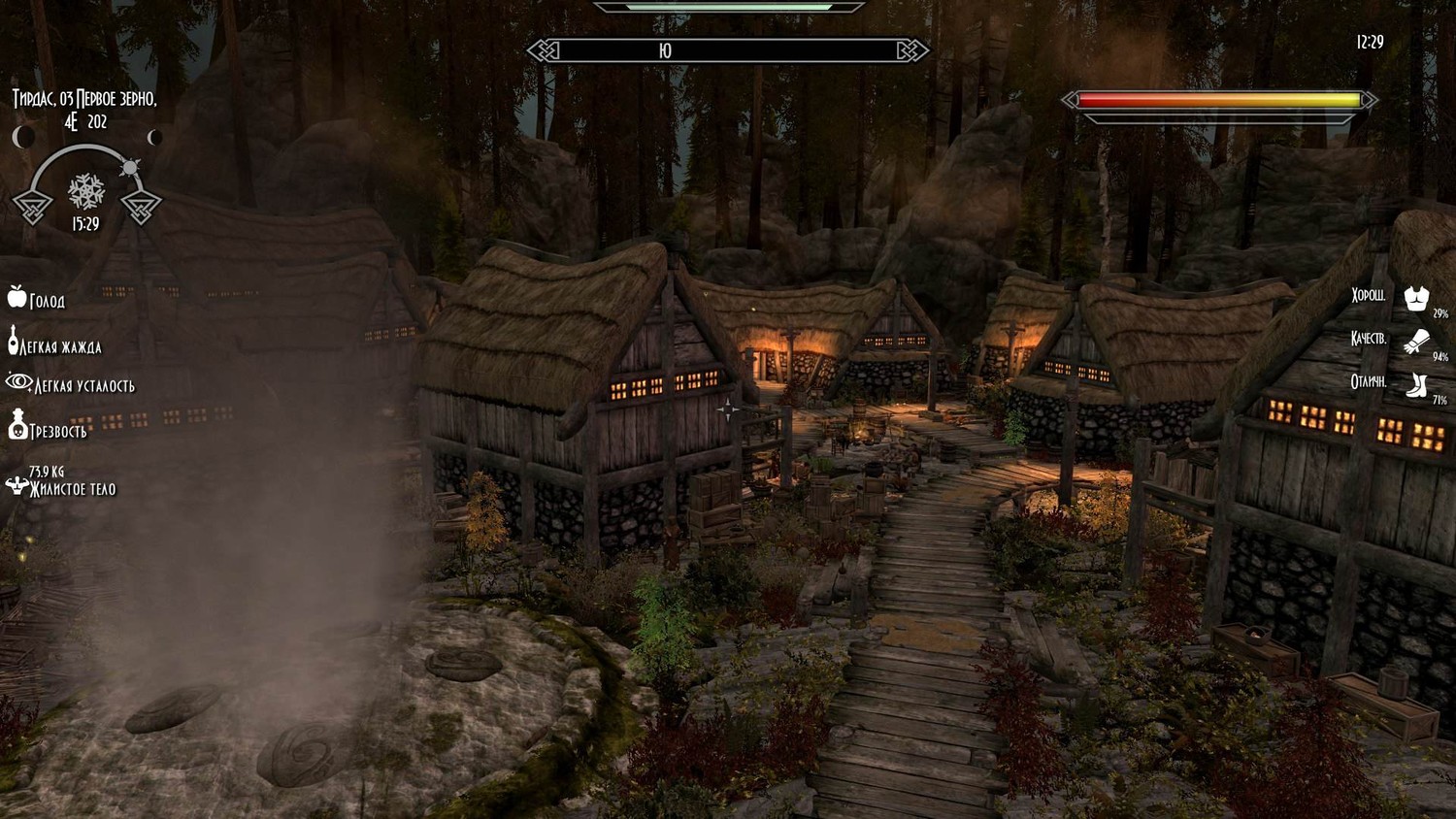Click the body weight muscle icon

pyautogui.click(x=17, y=484)
